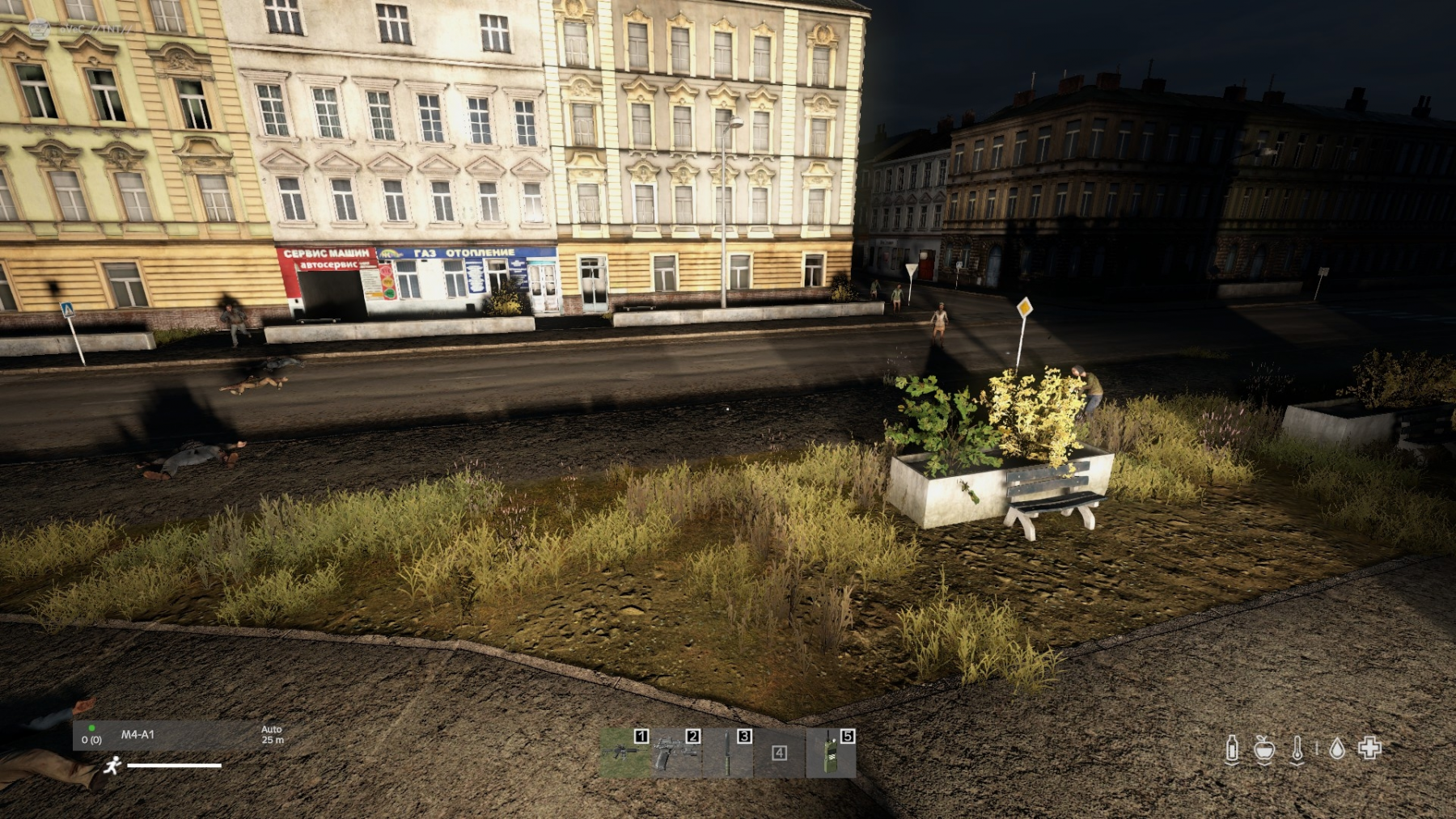
Task: Select the green handheld radio in slot 5
Action: tap(831, 753)
